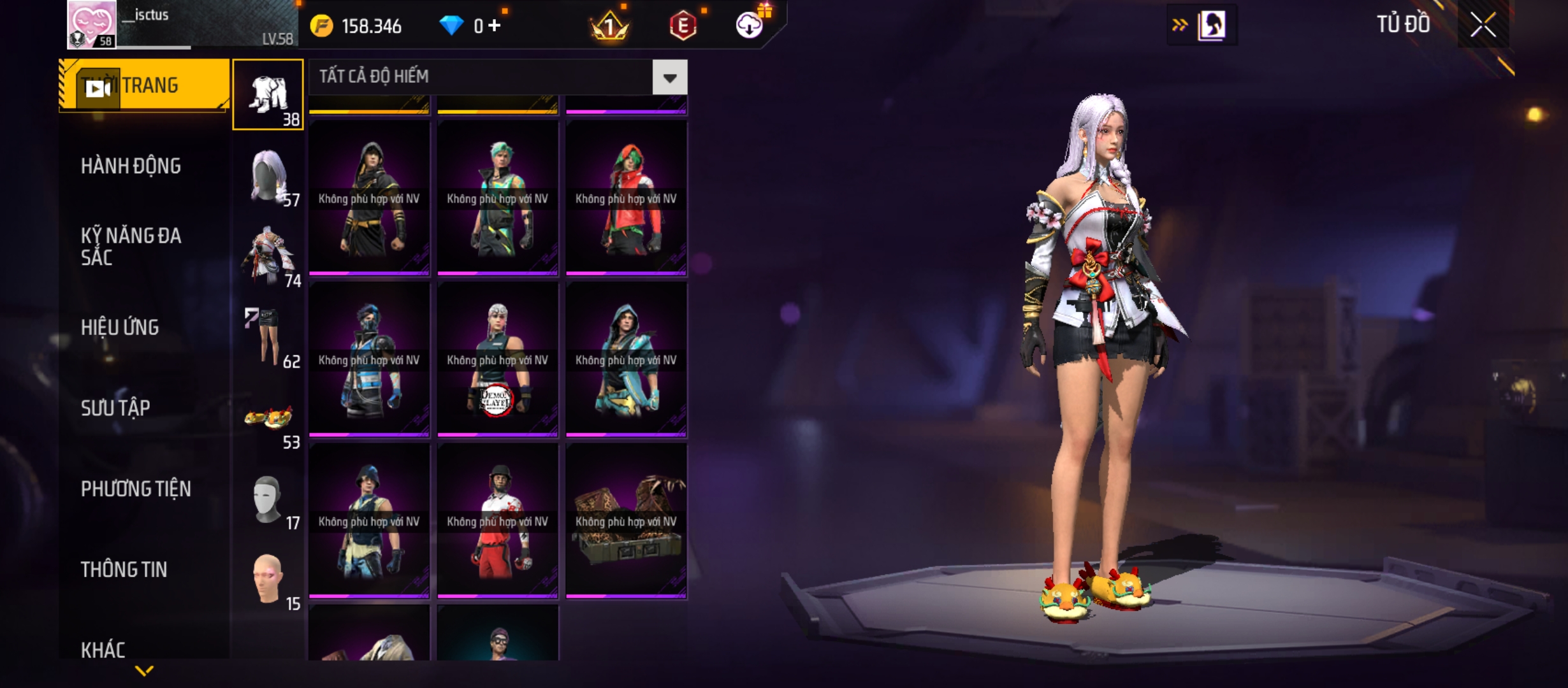
Task: Pick the shoes subcategory with 53 items
Action: pyautogui.click(x=268, y=419)
